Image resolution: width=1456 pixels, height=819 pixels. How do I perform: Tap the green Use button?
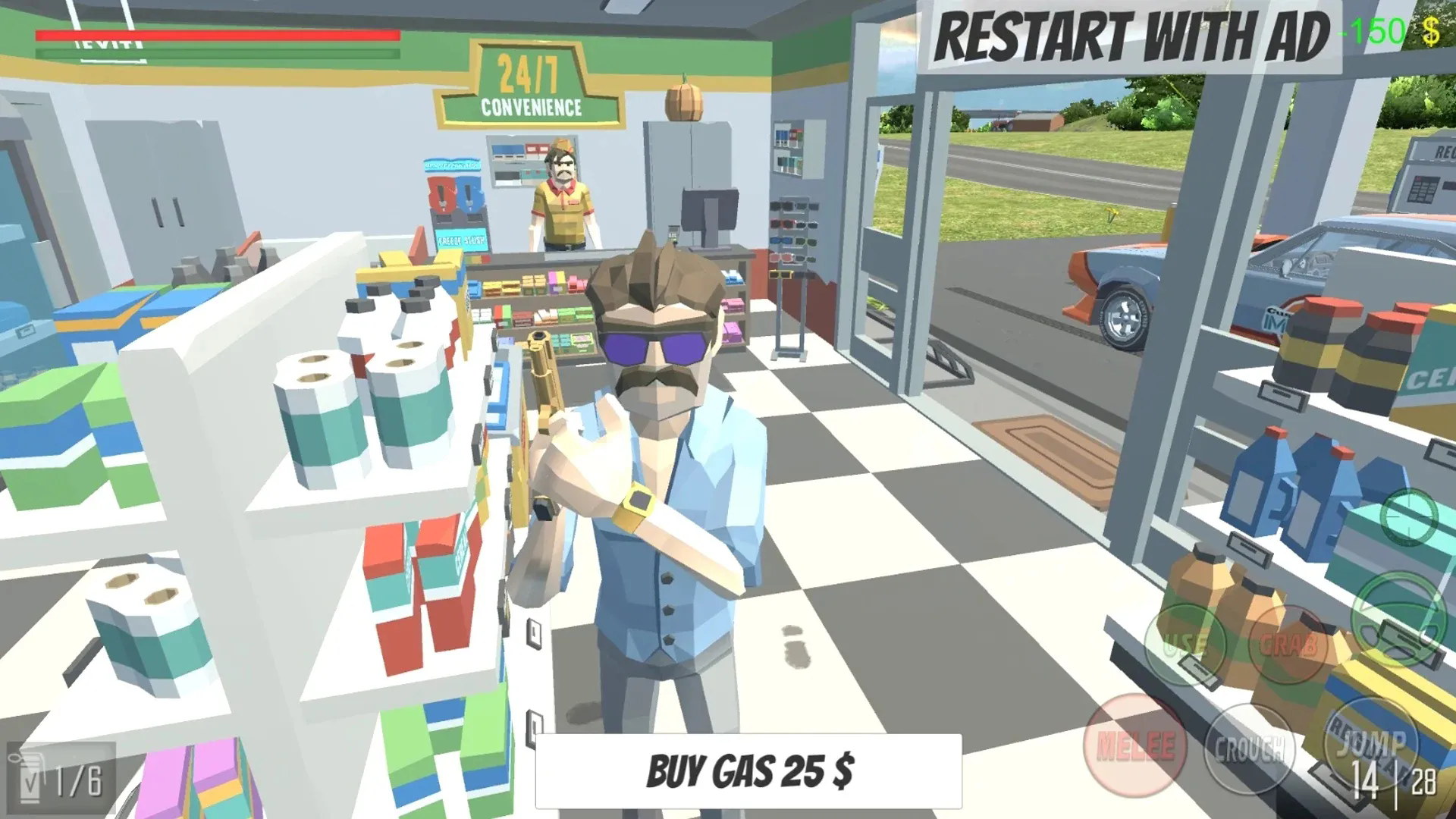coord(1185,644)
